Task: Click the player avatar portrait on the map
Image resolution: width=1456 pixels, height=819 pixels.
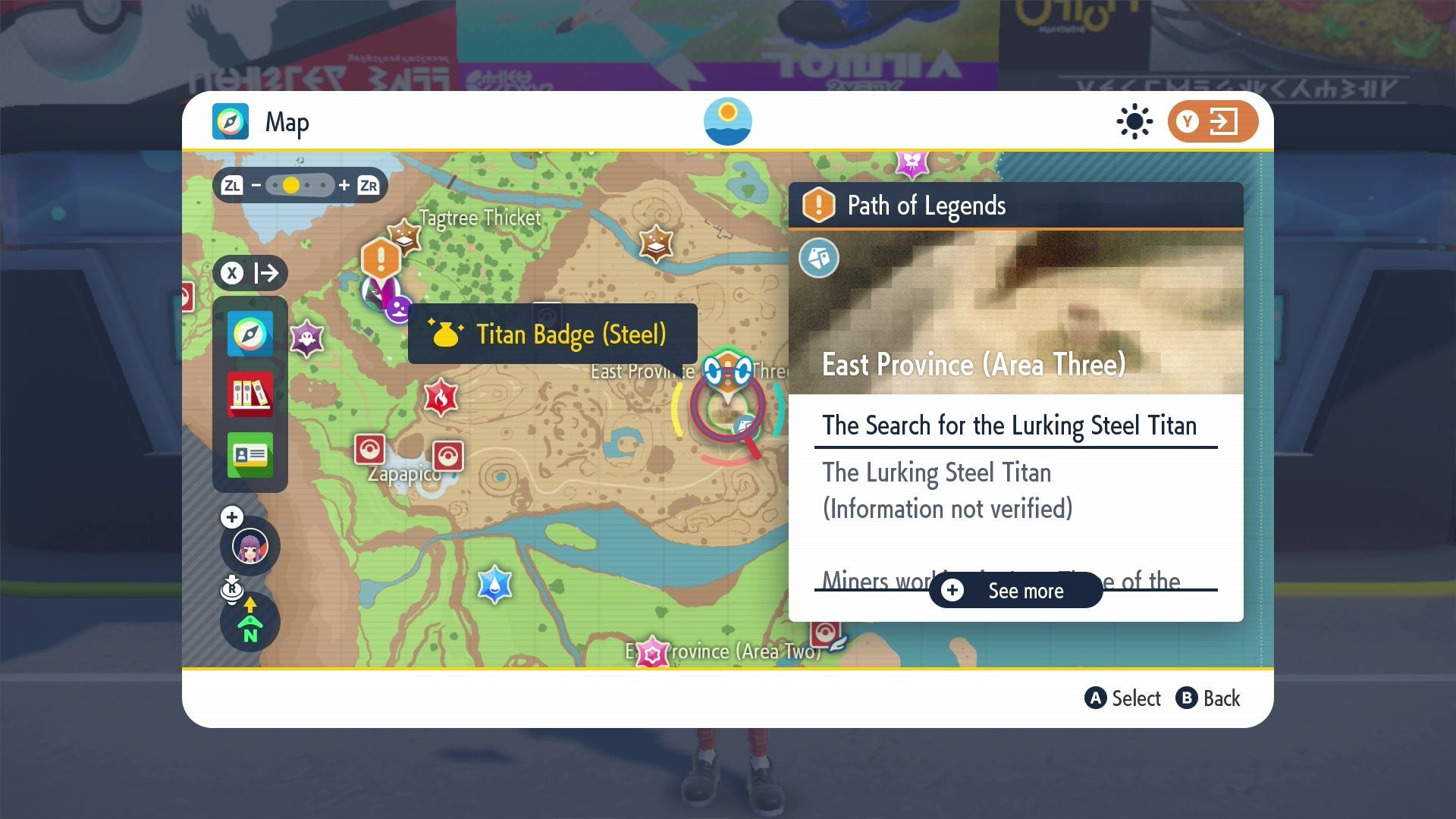Action: [249, 546]
